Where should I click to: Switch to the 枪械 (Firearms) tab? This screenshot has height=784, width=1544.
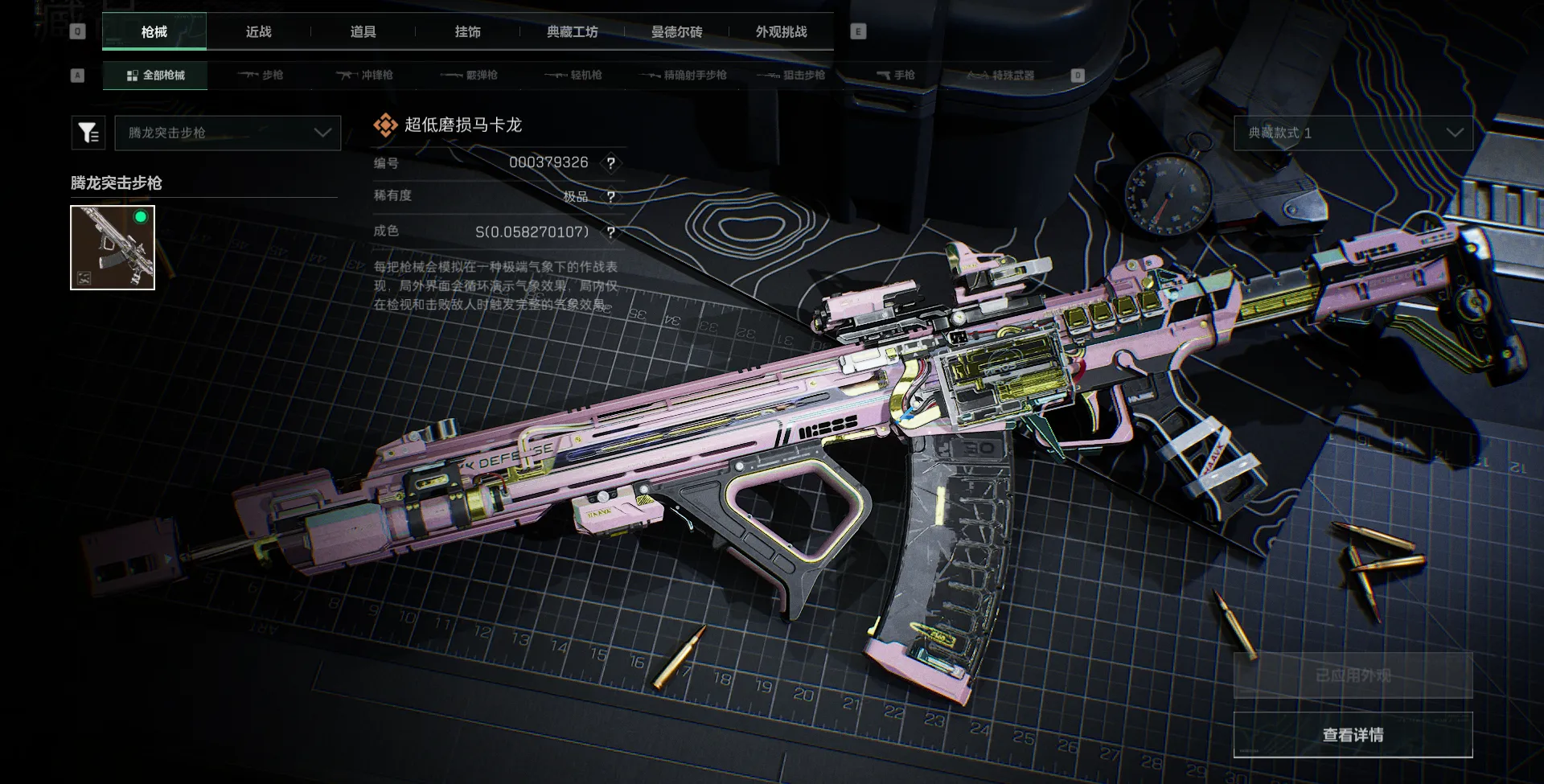(x=154, y=31)
